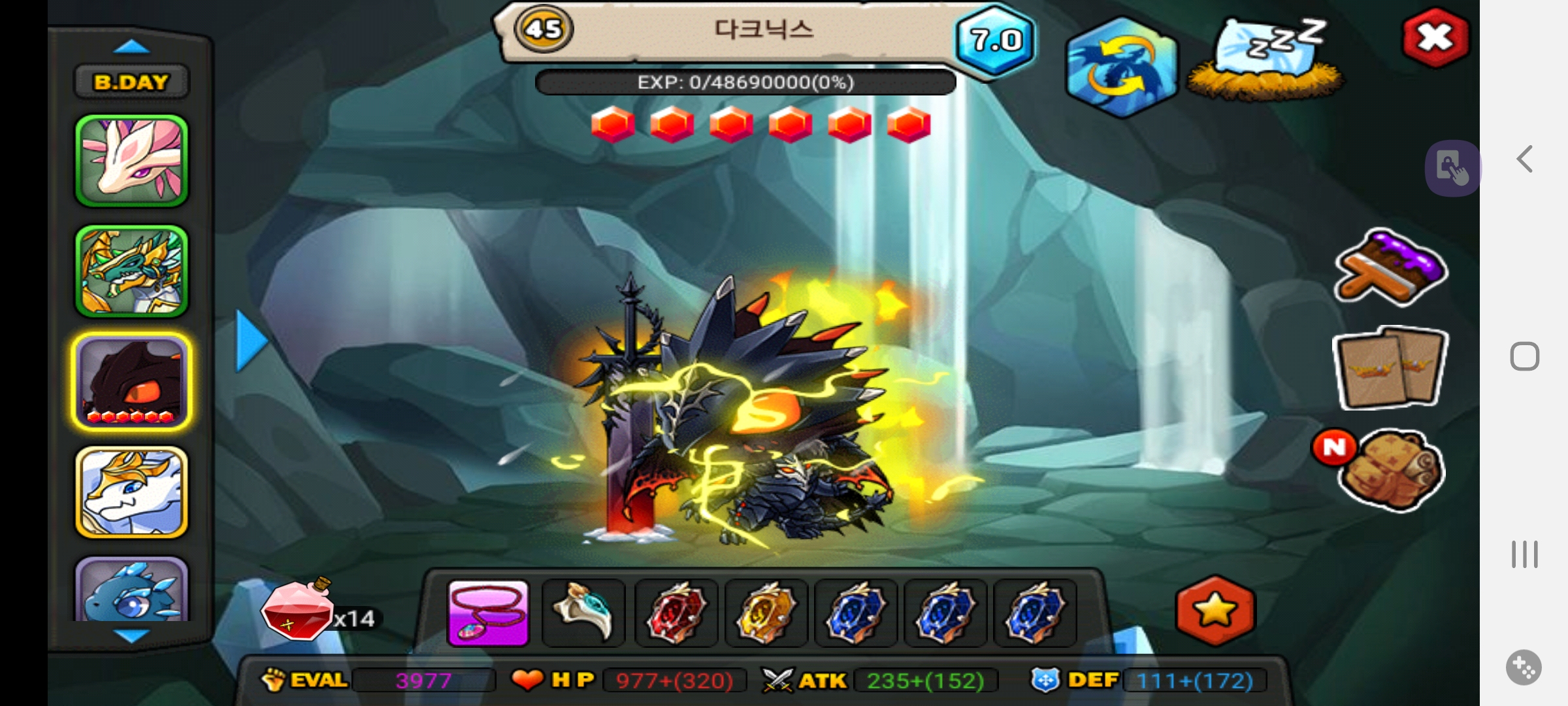This screenshot has height=706, width=1568.
Task: Inspect the red gem rune slot
Action: tap(676, 613)
